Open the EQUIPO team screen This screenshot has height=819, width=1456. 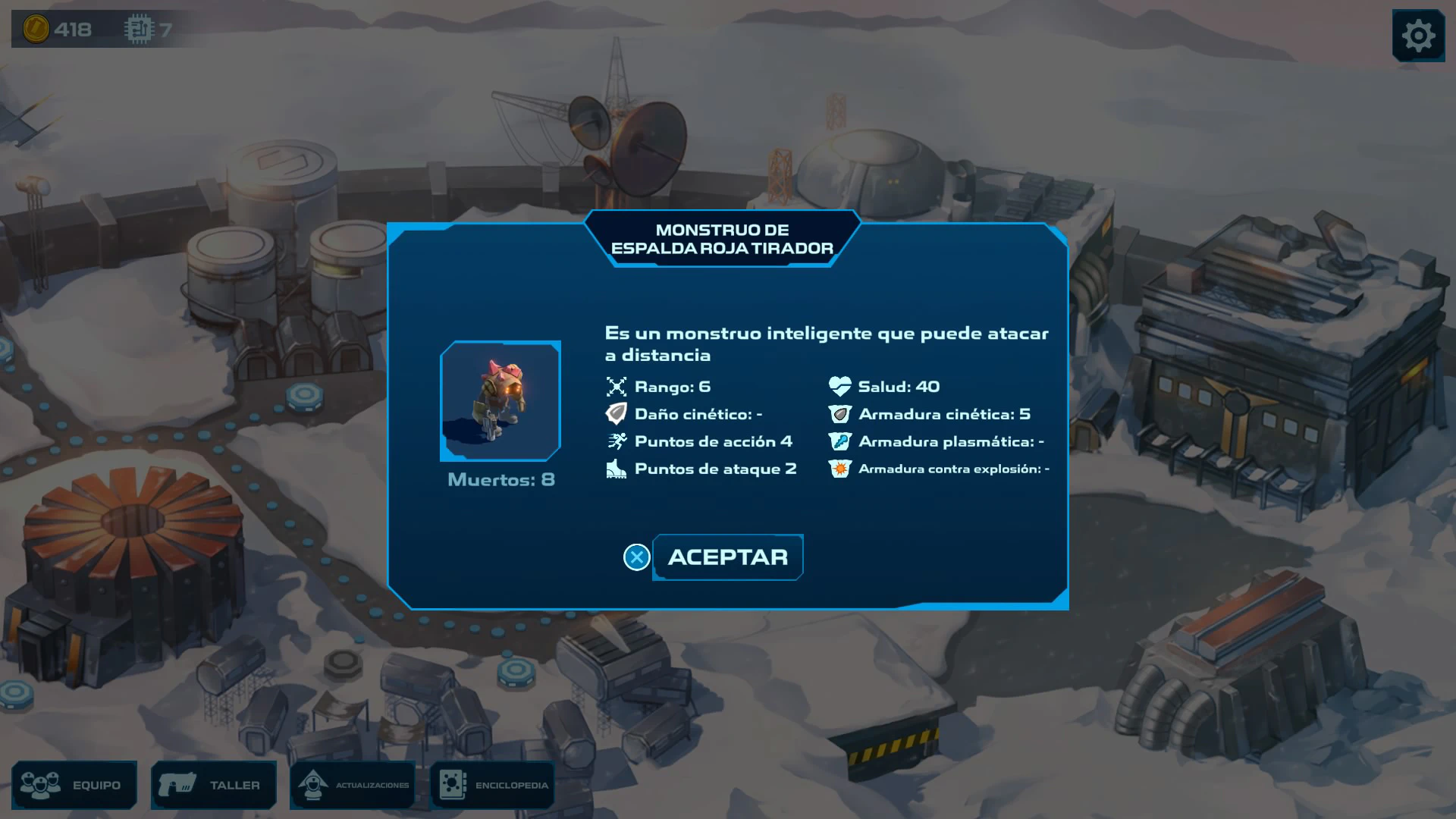74,785
